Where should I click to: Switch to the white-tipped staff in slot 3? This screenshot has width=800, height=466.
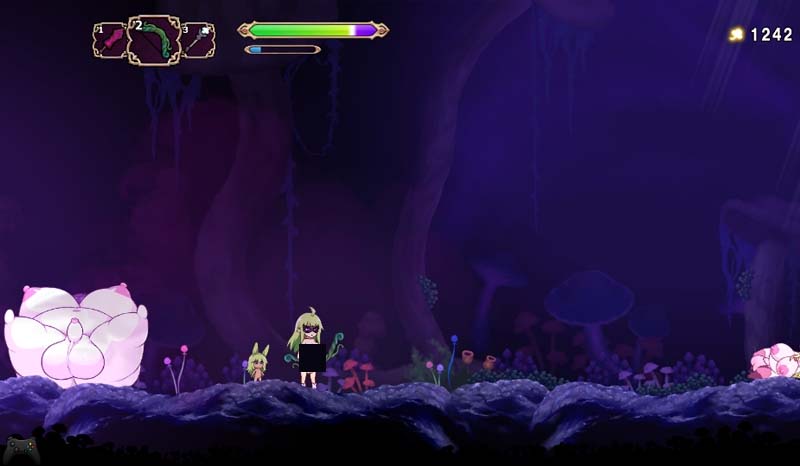coord(198,41)
